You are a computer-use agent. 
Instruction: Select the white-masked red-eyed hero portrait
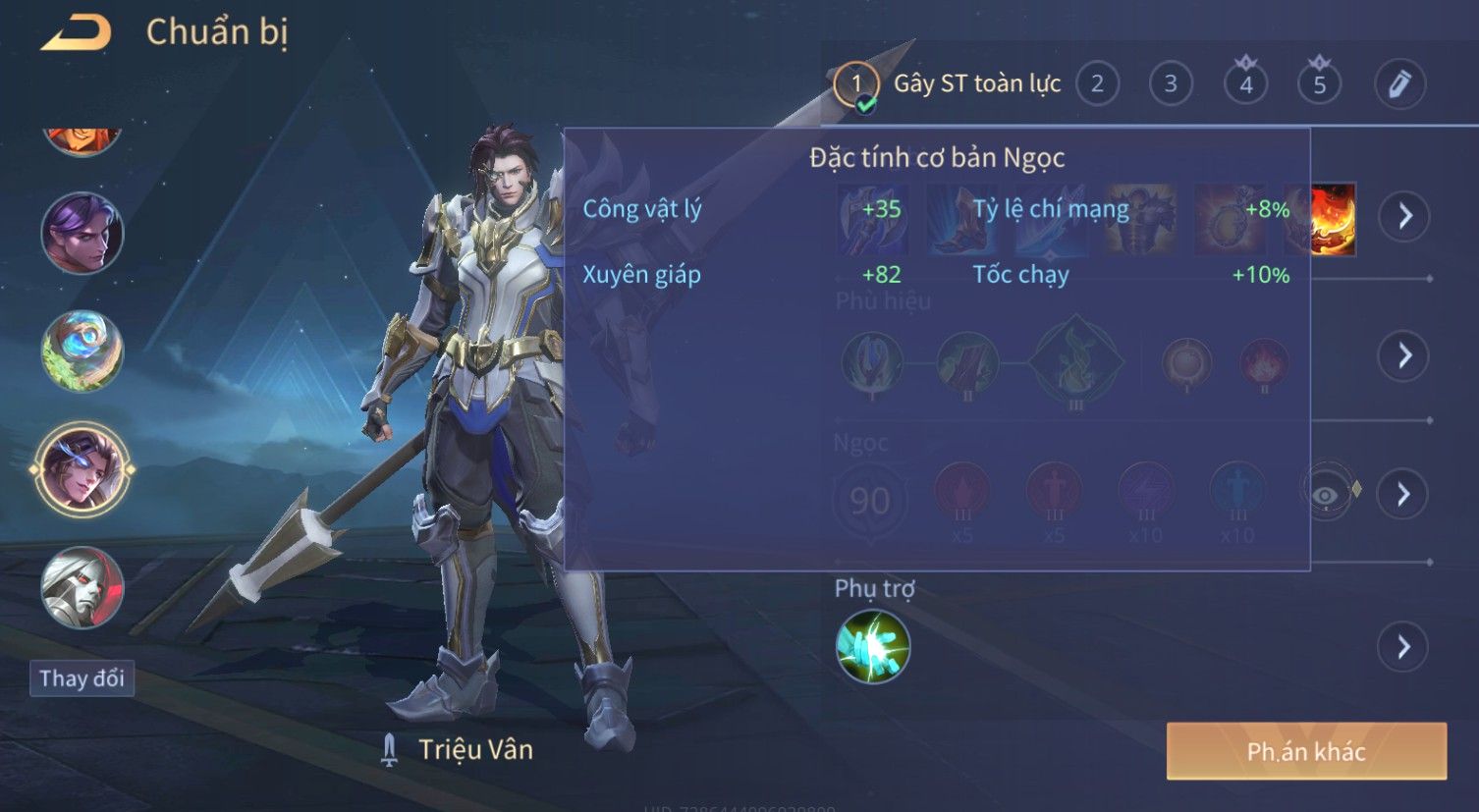point(82,587)
